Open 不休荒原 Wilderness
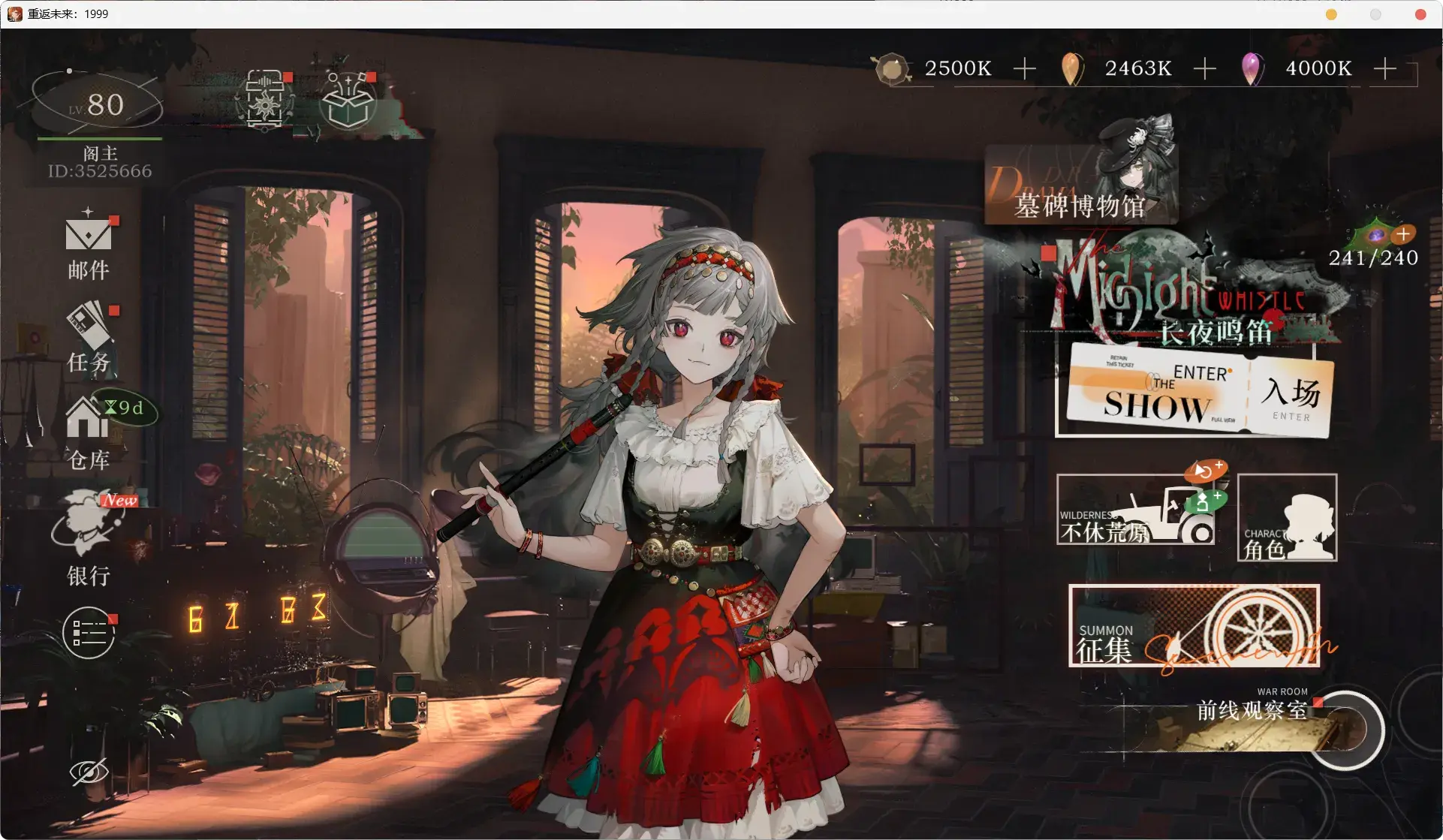This screenshot has height=840, width=1443. (1135, 510)
